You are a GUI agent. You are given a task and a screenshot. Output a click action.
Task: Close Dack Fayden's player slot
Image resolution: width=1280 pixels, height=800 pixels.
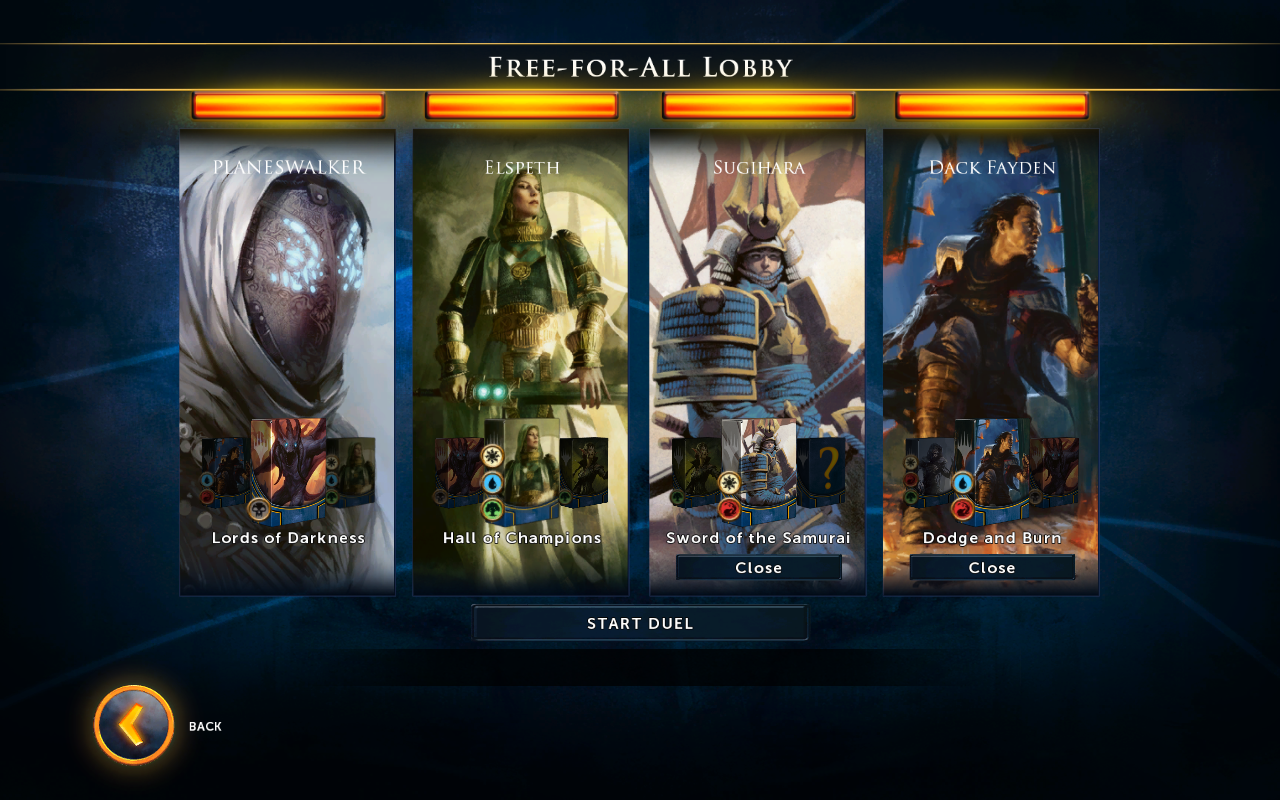click(x=991, y=568)
